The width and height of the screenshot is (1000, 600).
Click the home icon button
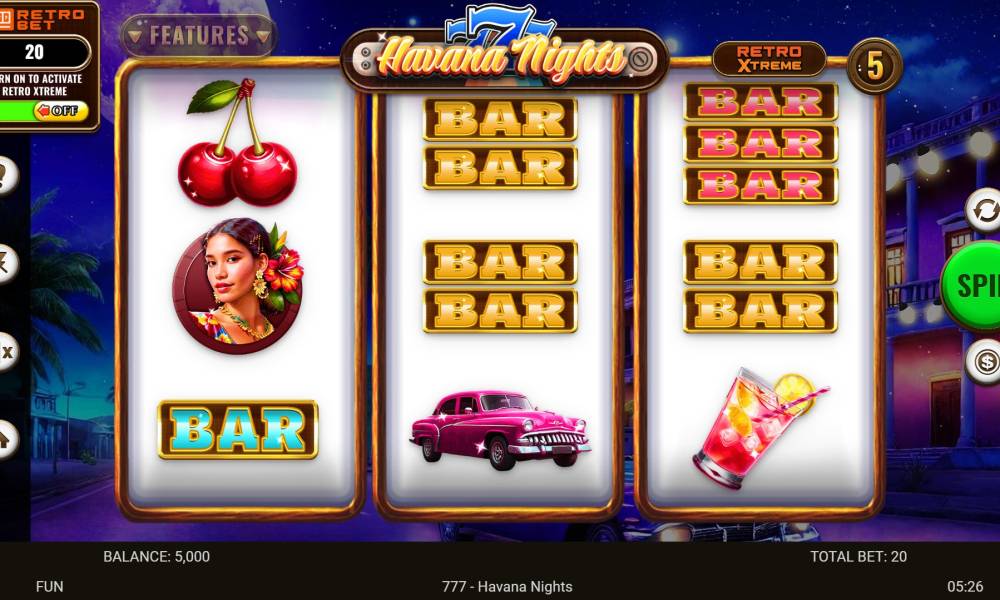point(5,437)
